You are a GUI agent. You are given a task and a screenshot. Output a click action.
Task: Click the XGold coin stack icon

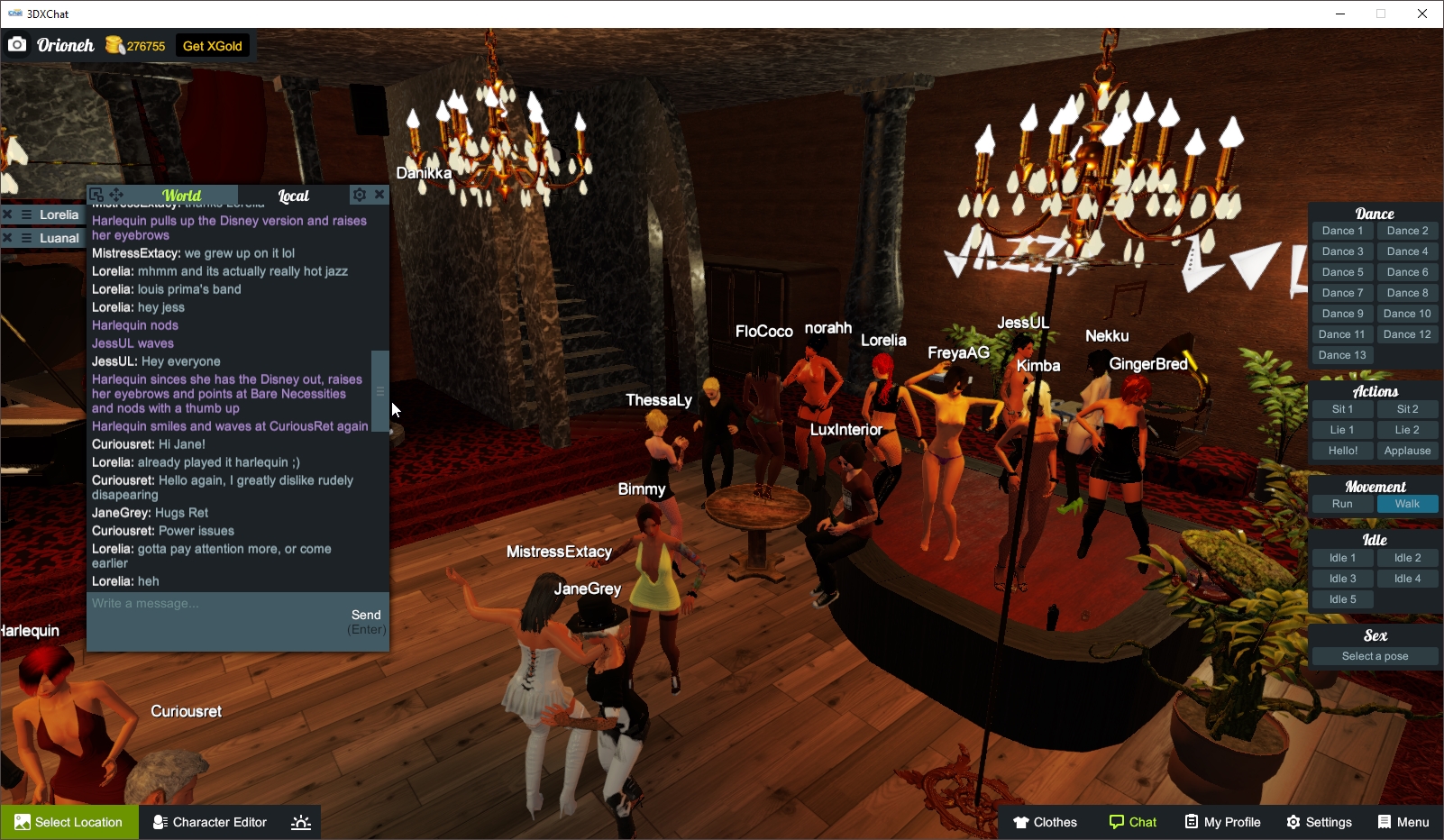point(114,43)
